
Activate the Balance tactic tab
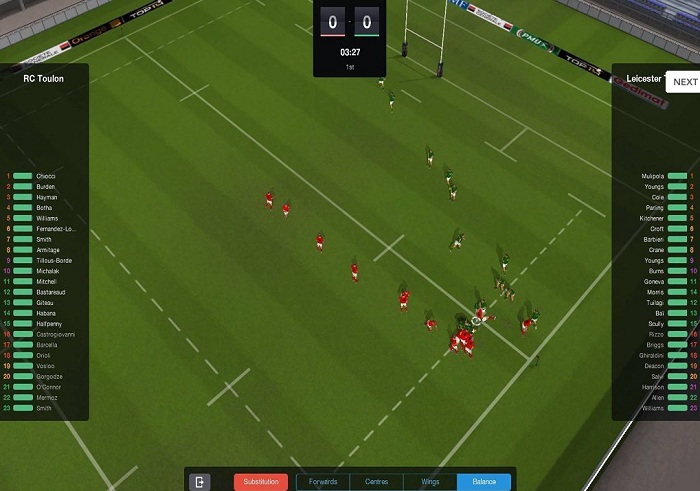point(484,482)
